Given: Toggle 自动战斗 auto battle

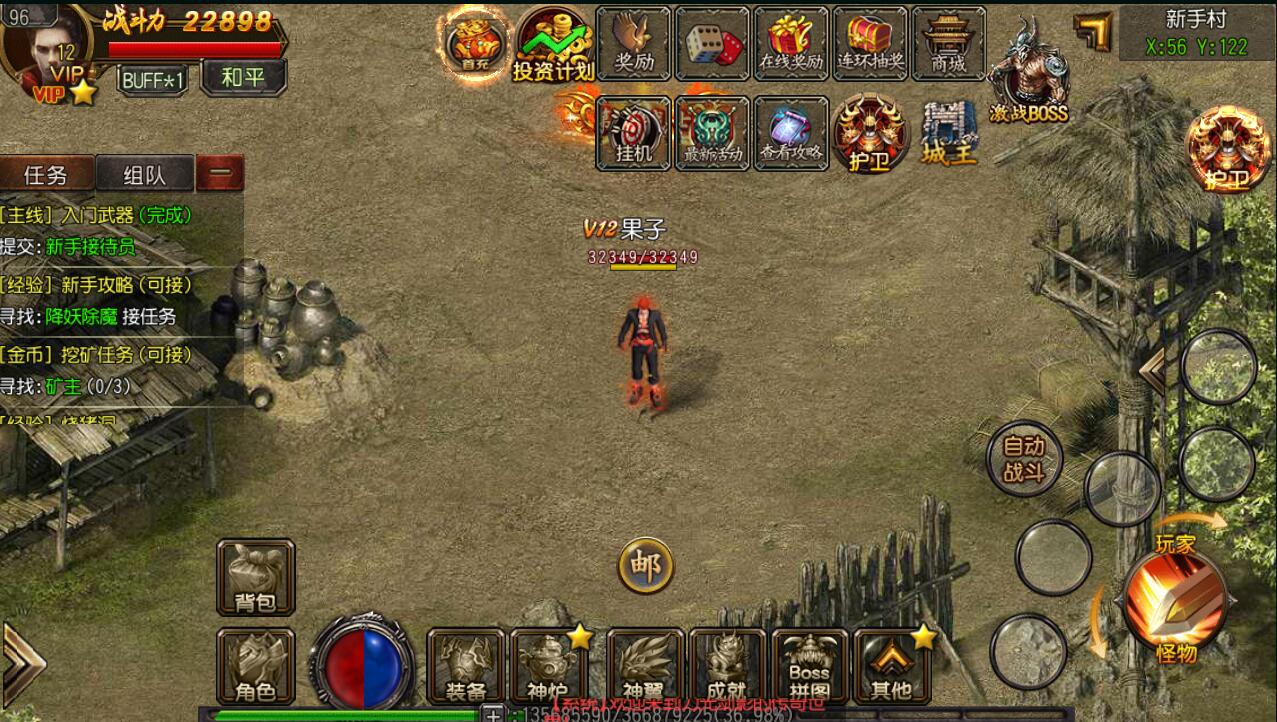Looking at the screenshot, I should pyautogui.click(x=1023, y=459).
